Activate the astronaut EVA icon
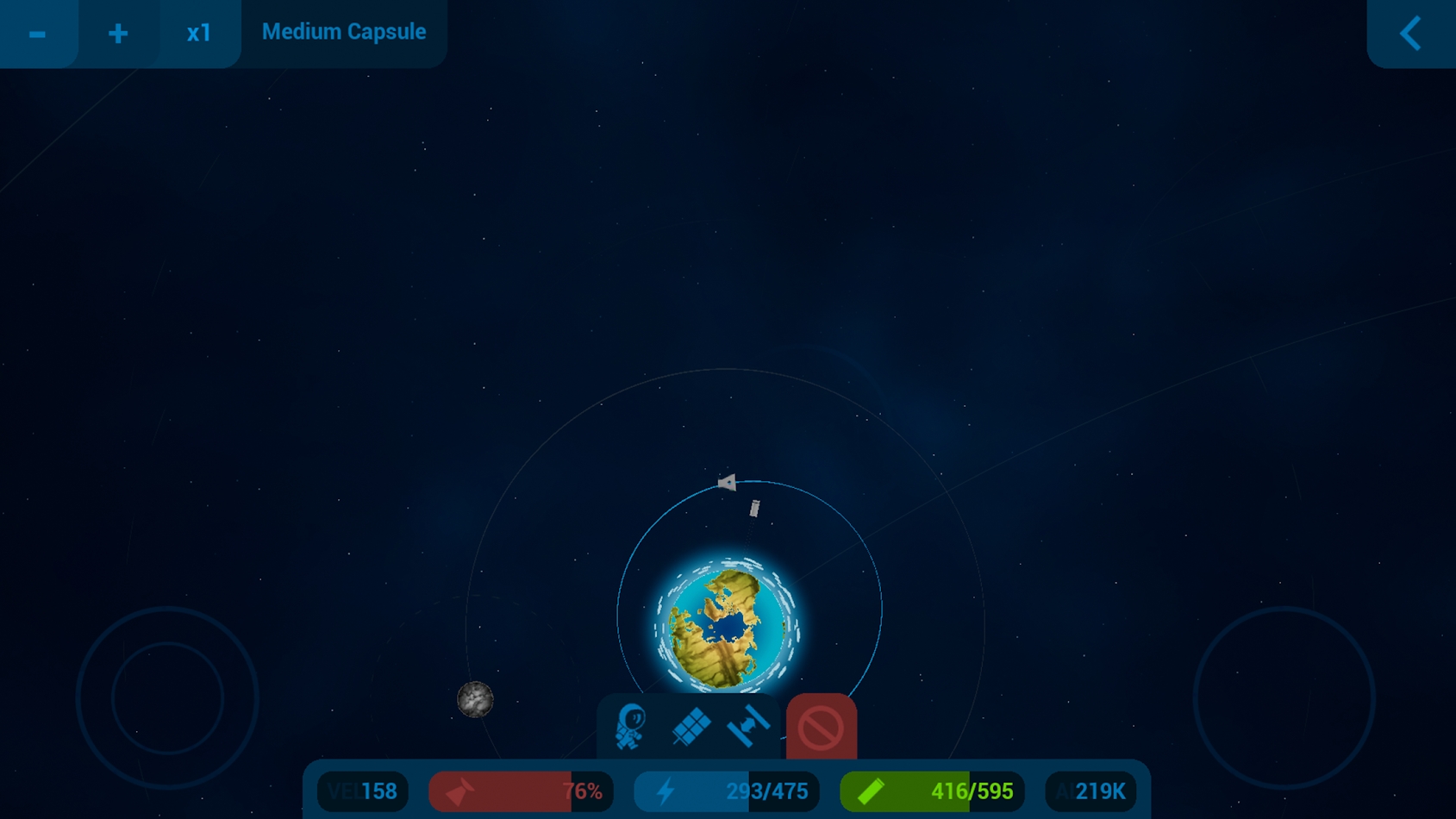This screenshot has width=1456, height=819. pyautogui.click(x=630, y=727)
